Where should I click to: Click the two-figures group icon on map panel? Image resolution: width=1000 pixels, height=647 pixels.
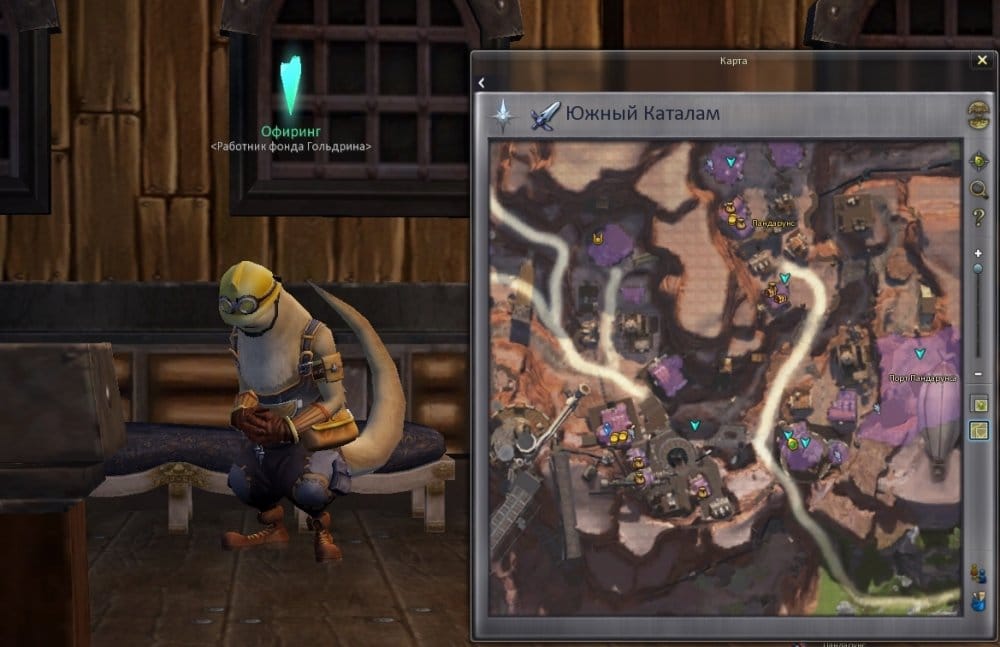point(979,574)
